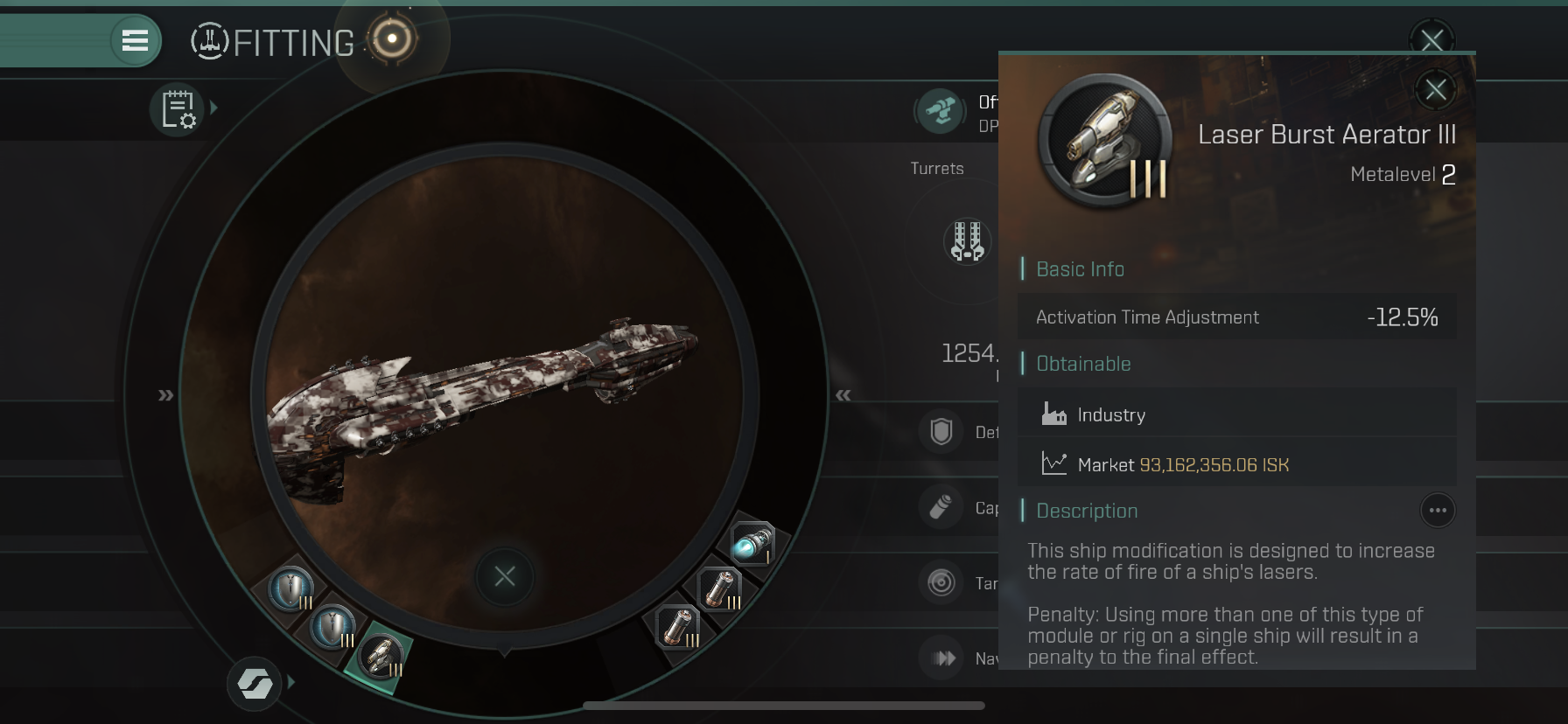The image size is (1568, 724).
Task: Toggle the Fitting orbit view icon
Action: click(x=391, y=38)
